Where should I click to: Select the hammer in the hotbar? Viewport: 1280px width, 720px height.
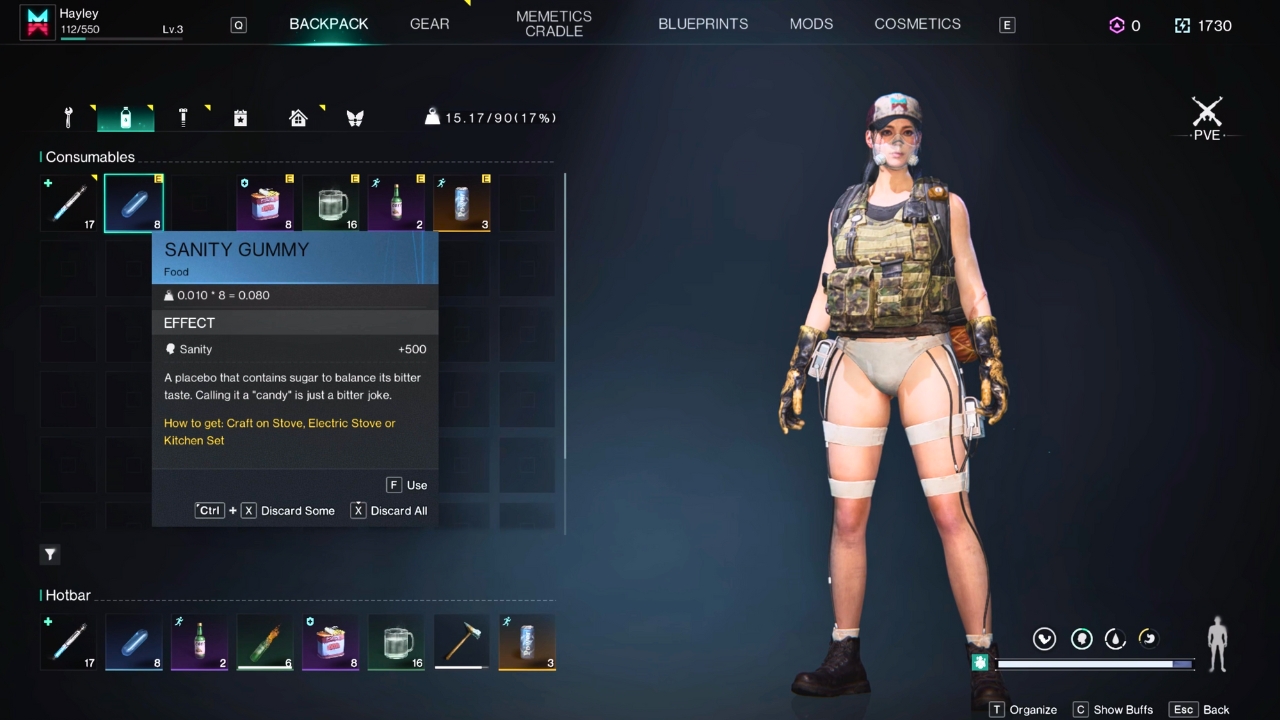tap(461, 642)
